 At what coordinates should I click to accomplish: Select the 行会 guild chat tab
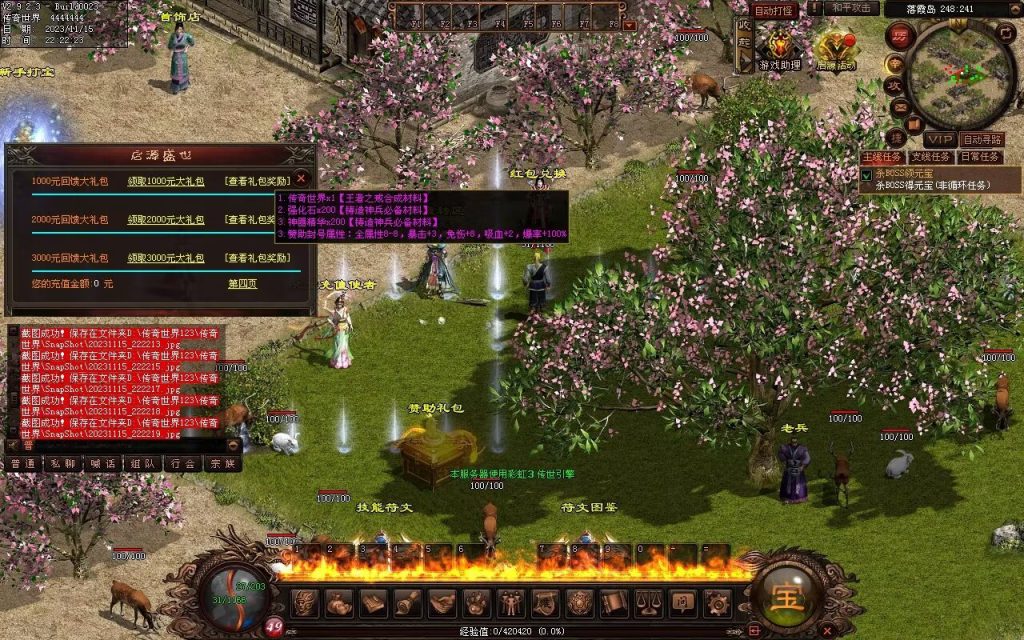click(x=181, y=464)
